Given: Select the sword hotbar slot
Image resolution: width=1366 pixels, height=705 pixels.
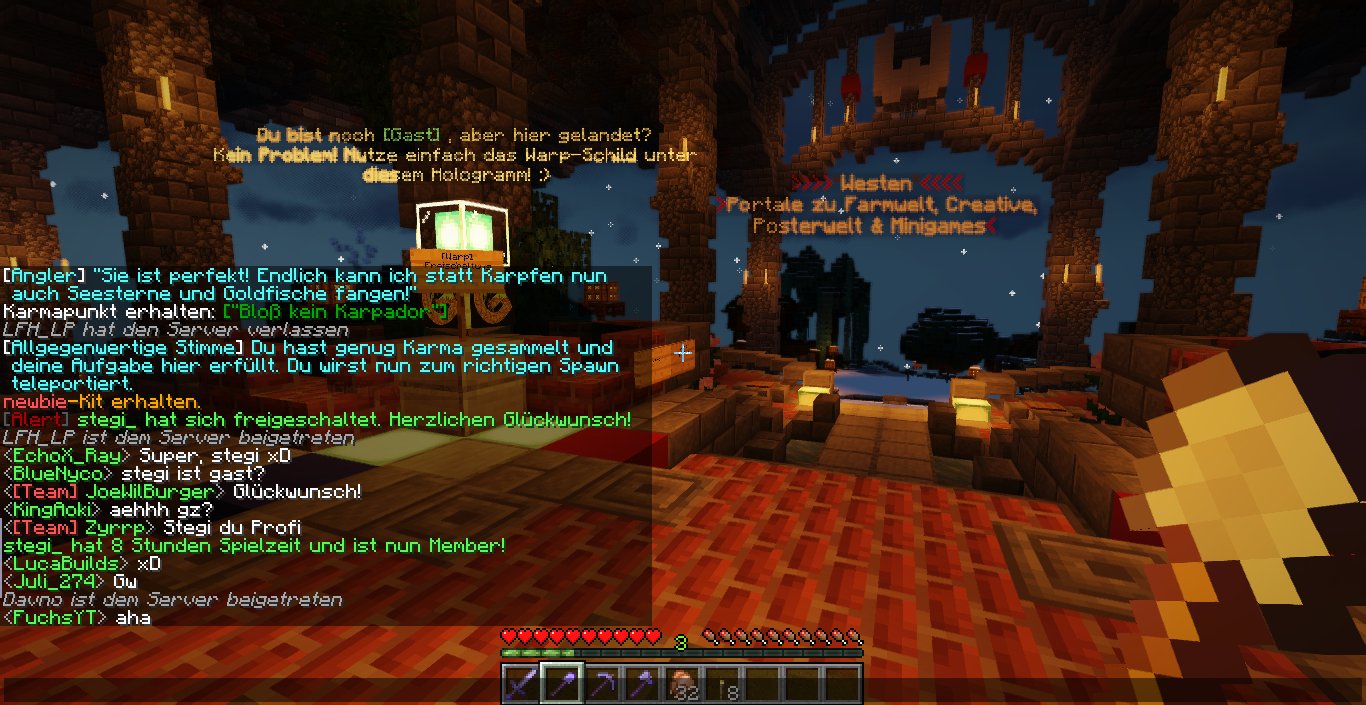Looking at the screenshot, I should click(x=520, y=685).
